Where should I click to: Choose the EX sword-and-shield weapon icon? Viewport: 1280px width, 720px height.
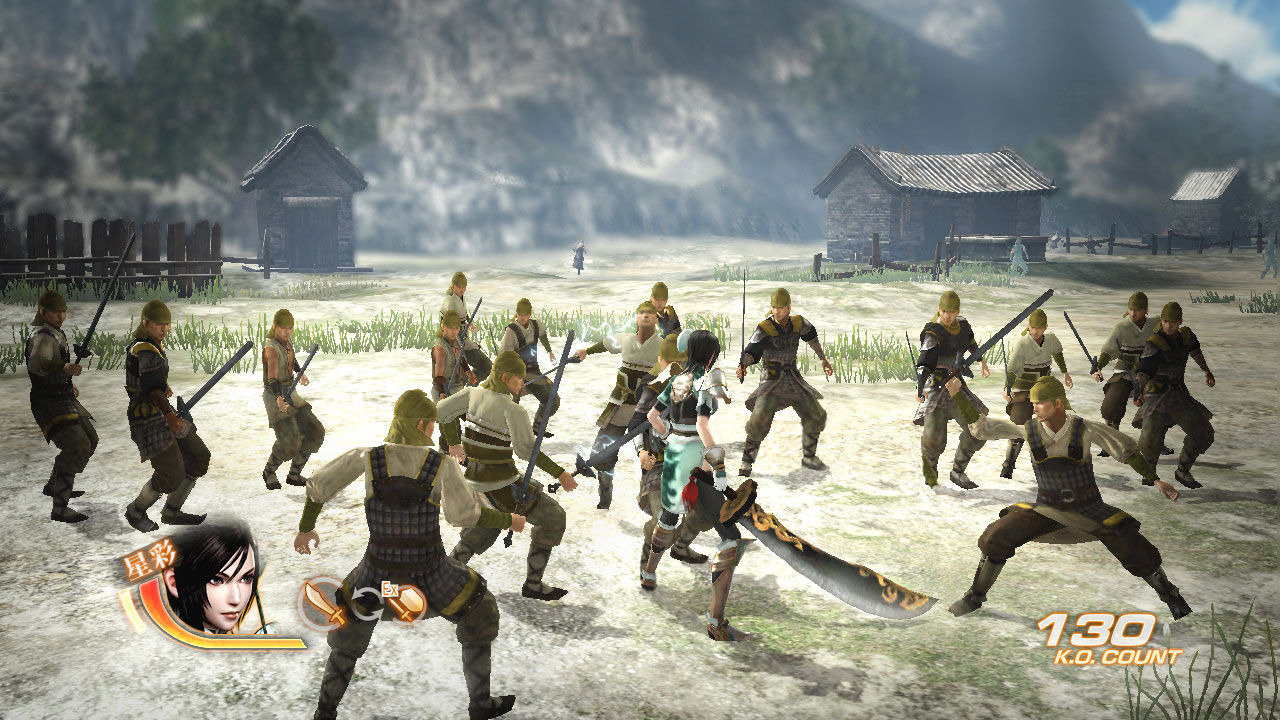pyautogui.click(x=406, y=602)
